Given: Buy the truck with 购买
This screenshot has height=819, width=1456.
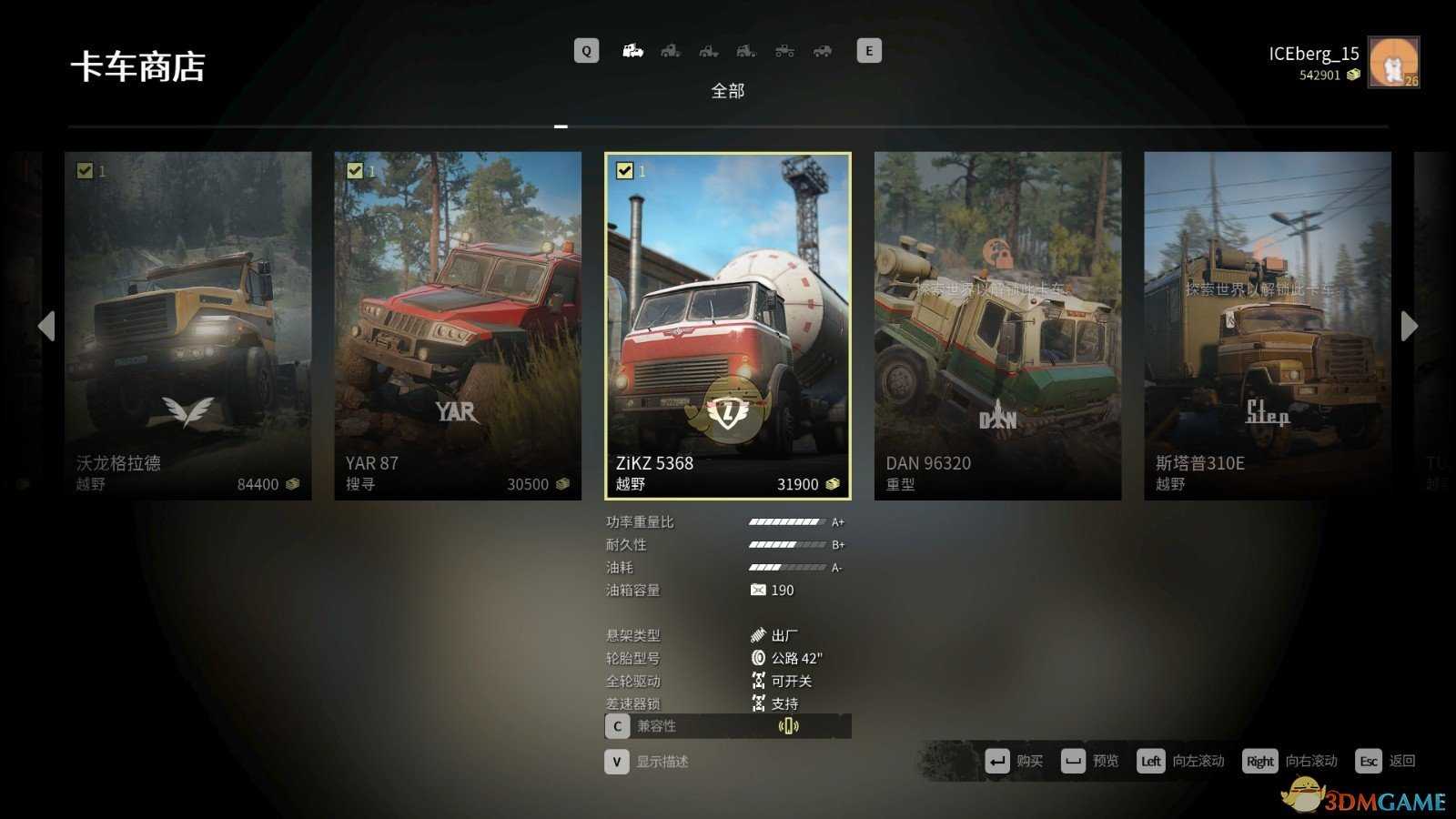Looking at the screenshot, I should [1014, 761].
